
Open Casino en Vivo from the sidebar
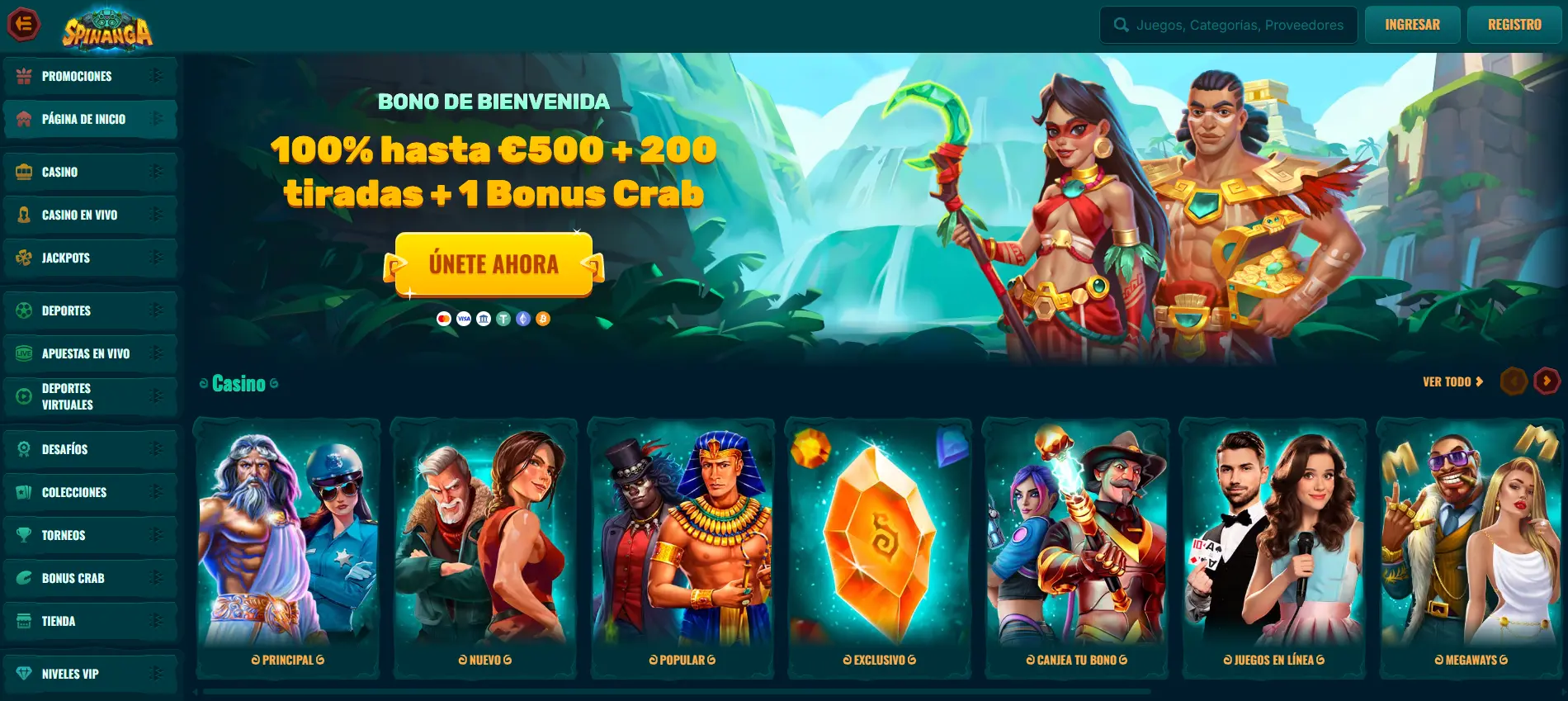click(78, 215)
